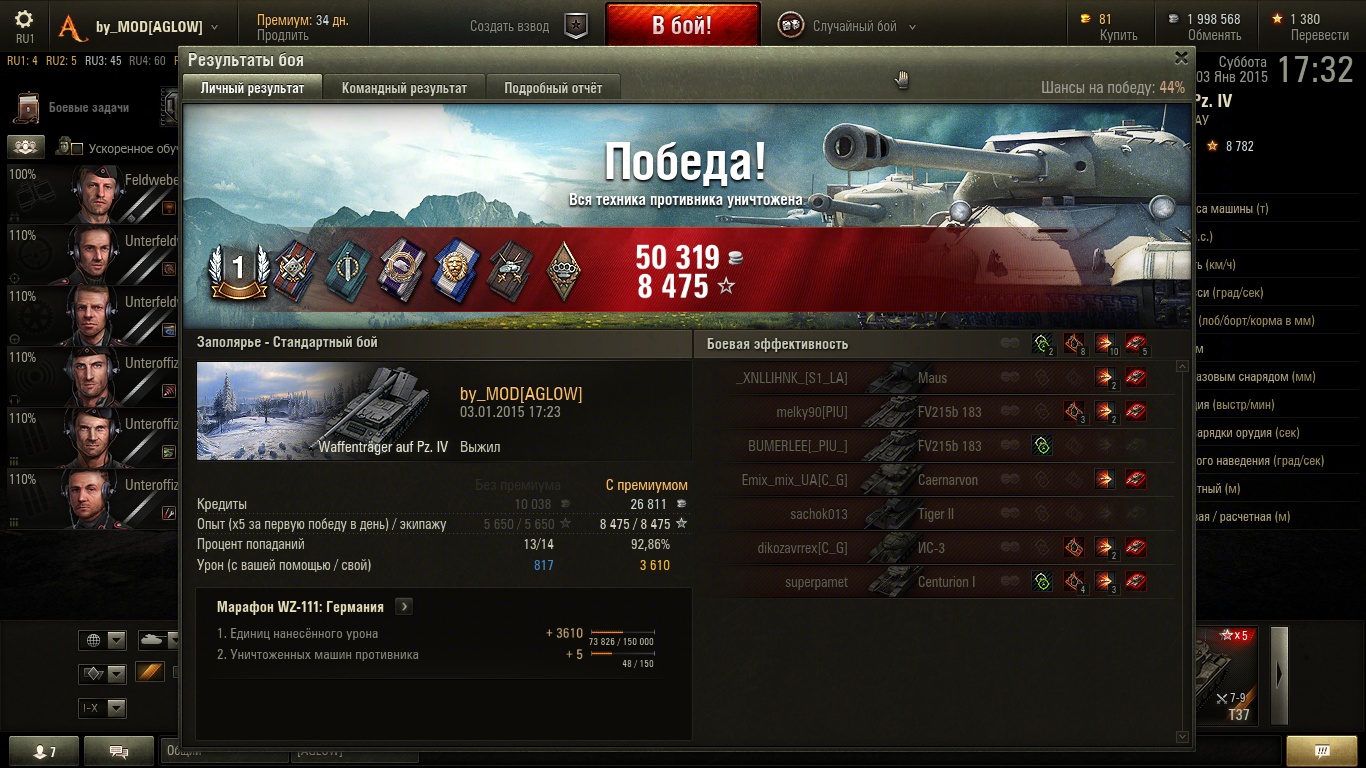The width and height of the screenshot is (1366, 768).
Task: Open the contacts list button showing 7
Action: coord(43,751)
